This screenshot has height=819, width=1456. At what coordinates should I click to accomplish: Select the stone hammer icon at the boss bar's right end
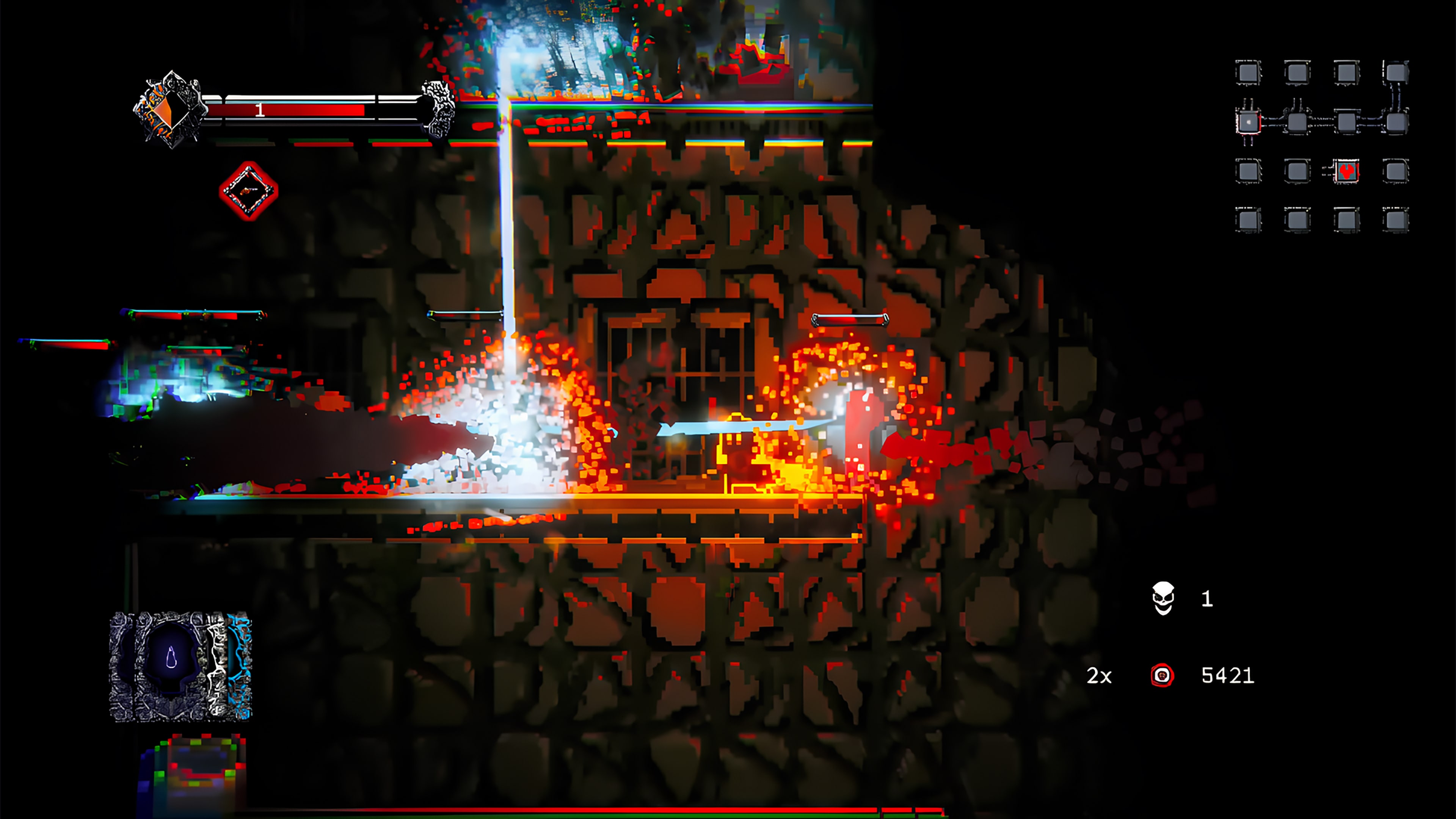click(x=438, y=111)
